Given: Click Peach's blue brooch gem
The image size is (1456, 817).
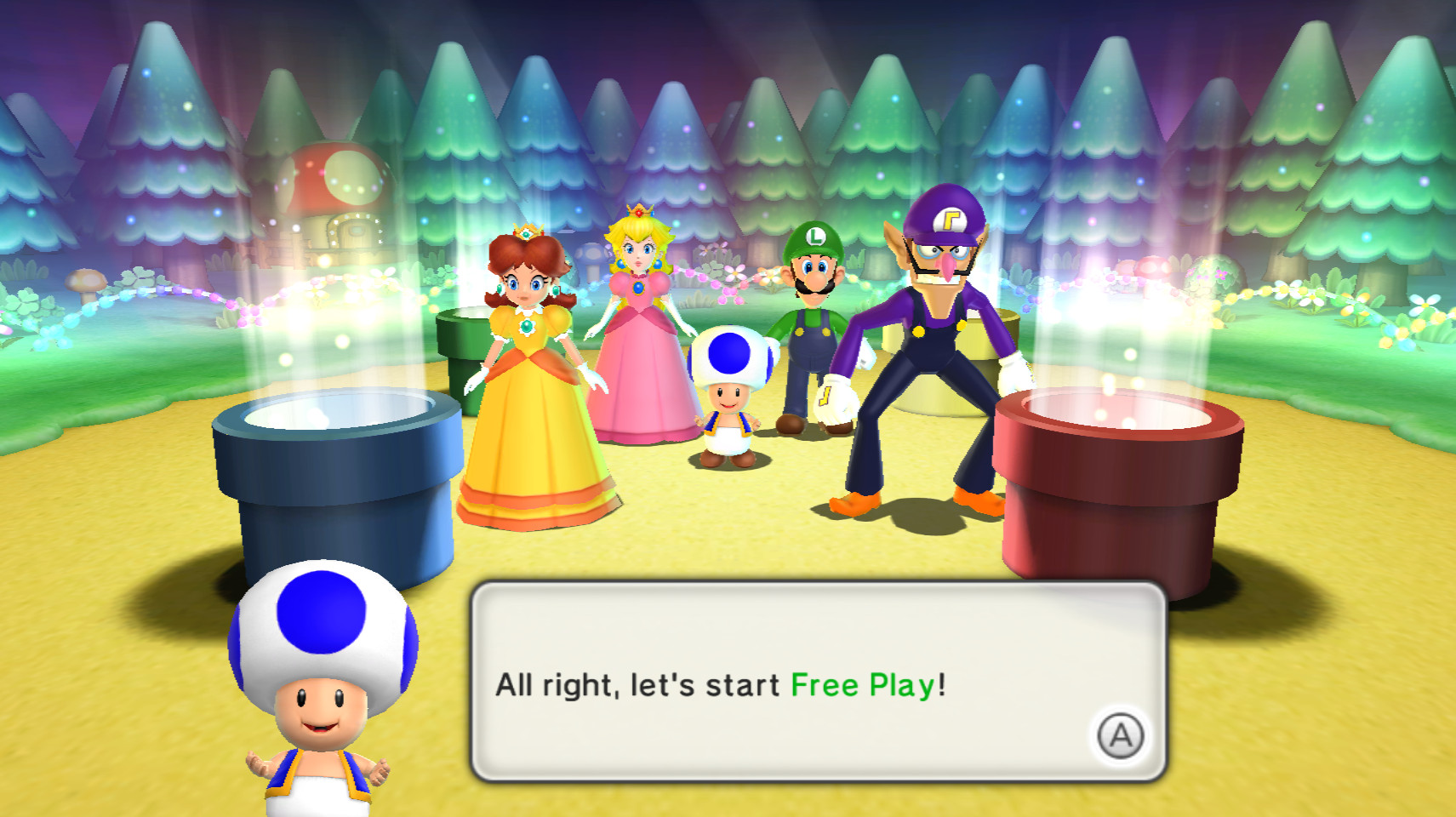Looking at the screenshot, I should pyautogui.click(x=637, y=289).
